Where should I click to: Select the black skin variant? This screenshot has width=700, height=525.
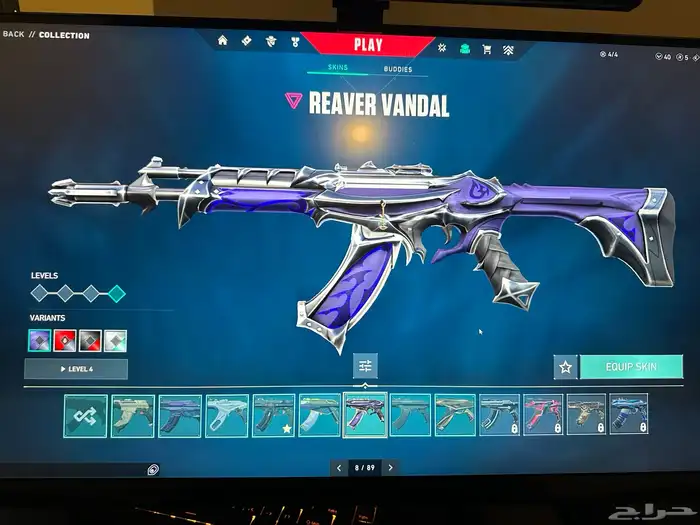point(90,341)
